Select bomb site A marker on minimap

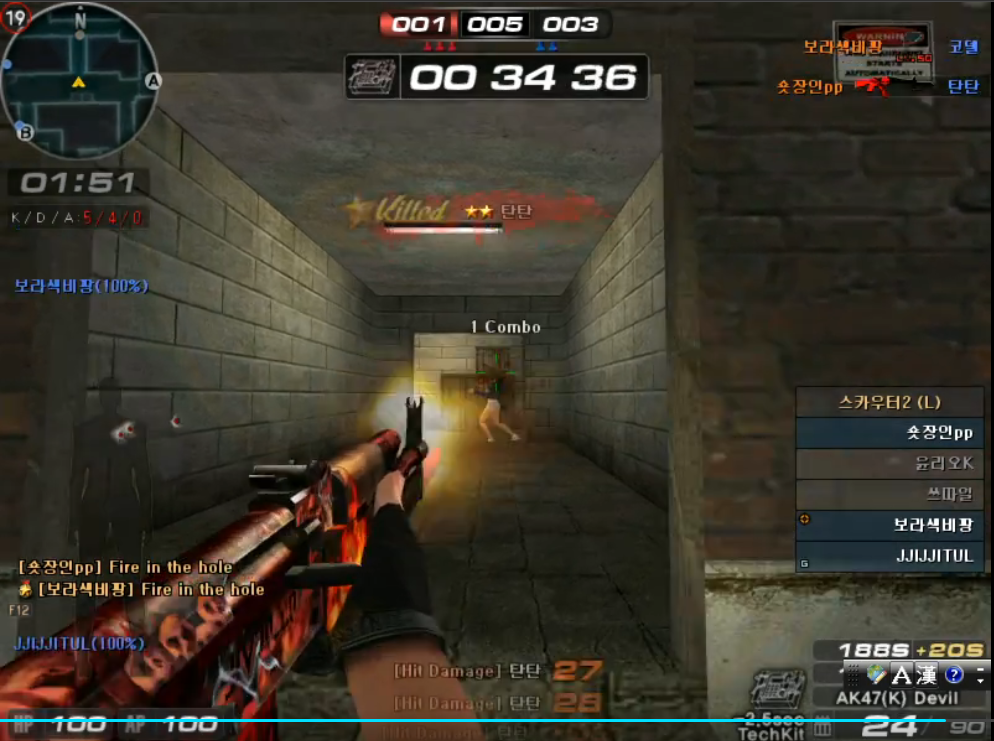pyautogui.click(x=153, y=81)
